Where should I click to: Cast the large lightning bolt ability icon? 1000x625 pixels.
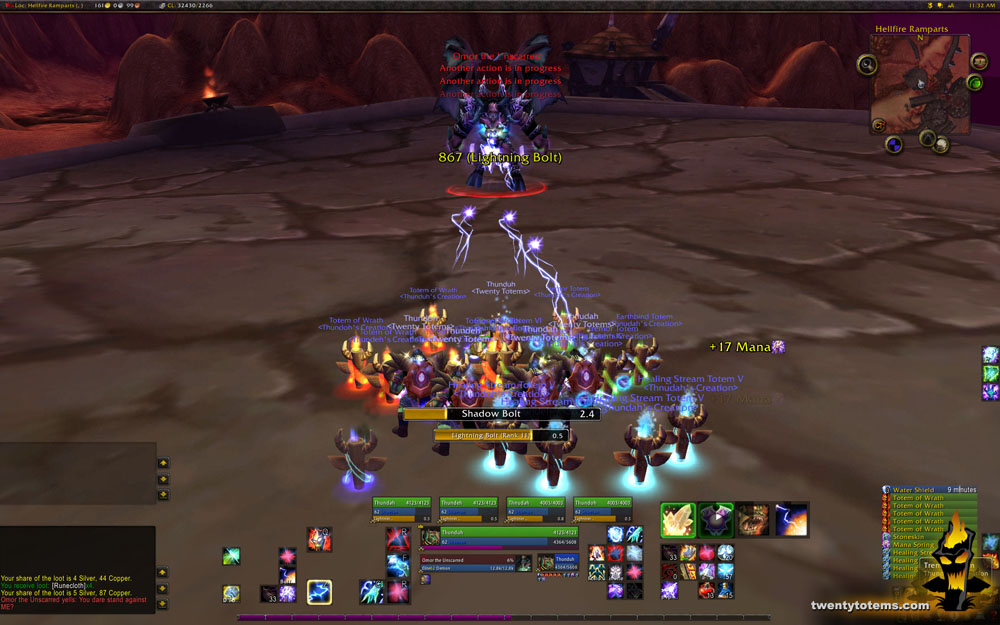pos(792,520)
